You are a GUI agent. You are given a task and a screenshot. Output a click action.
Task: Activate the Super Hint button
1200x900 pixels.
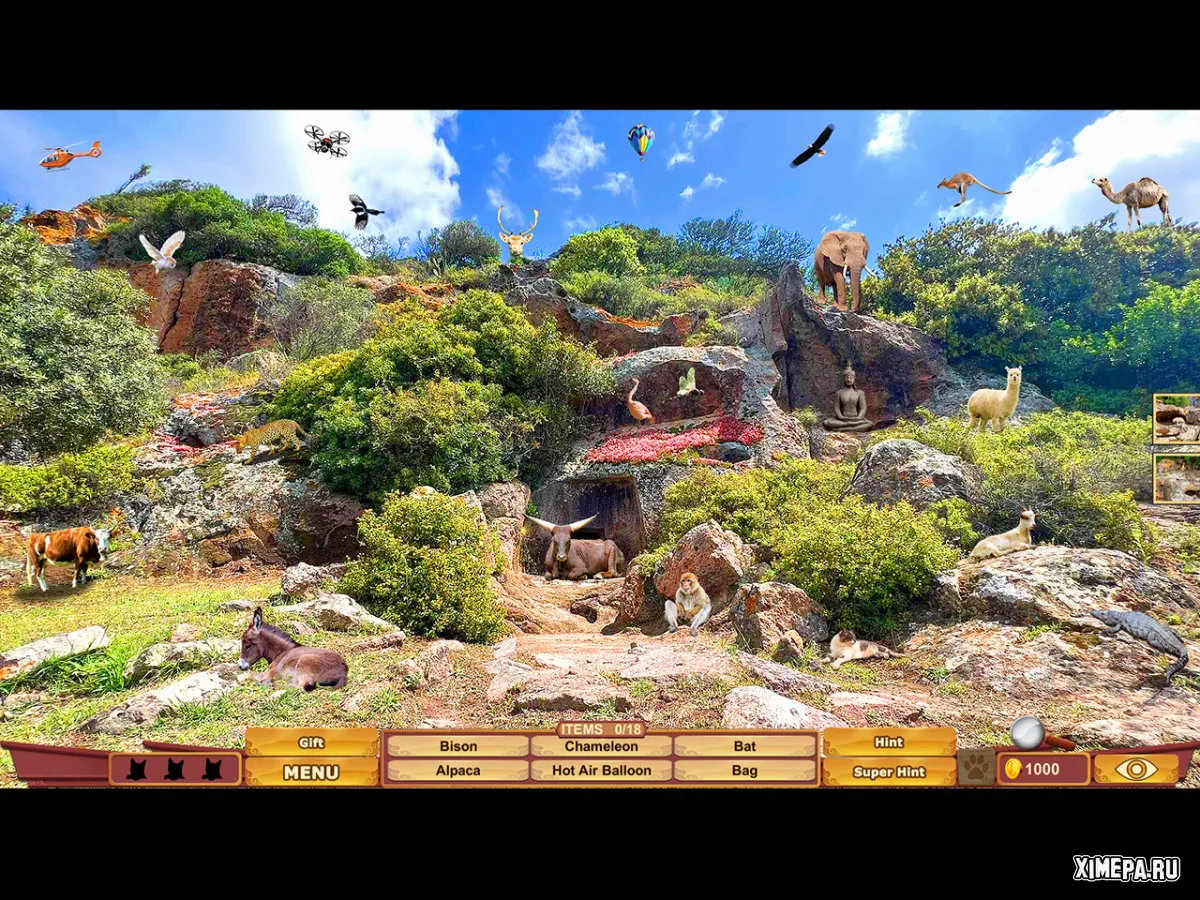889,772
